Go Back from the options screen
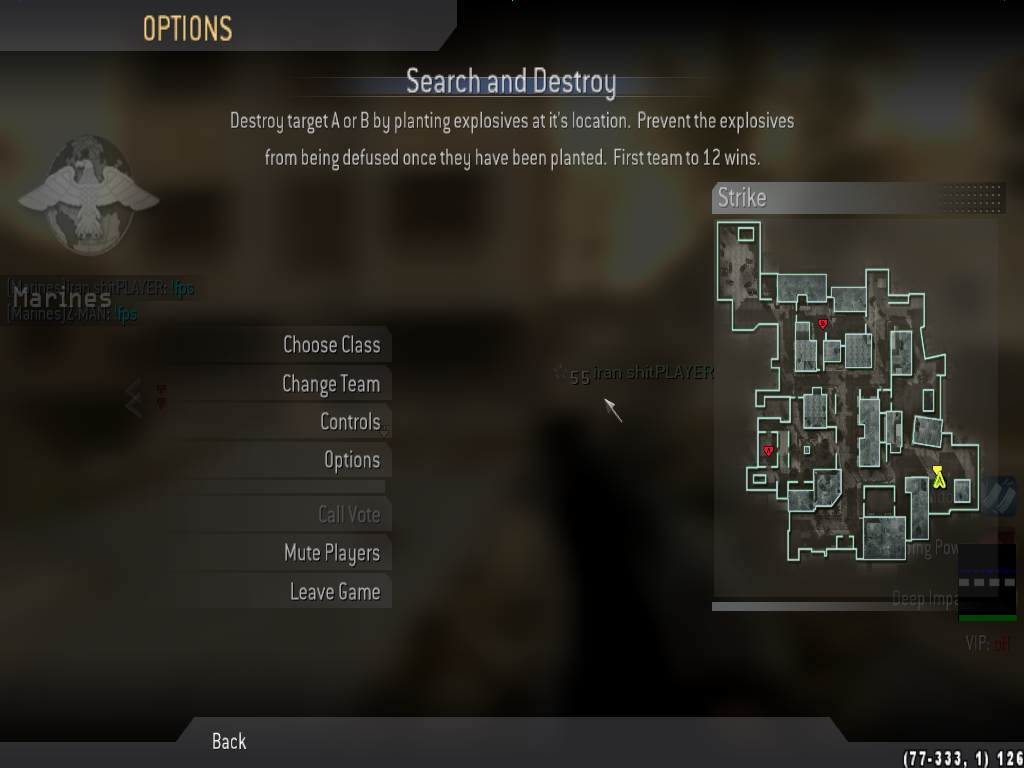The width and height of the screenshot is (1024, 768). coord(229,741)
